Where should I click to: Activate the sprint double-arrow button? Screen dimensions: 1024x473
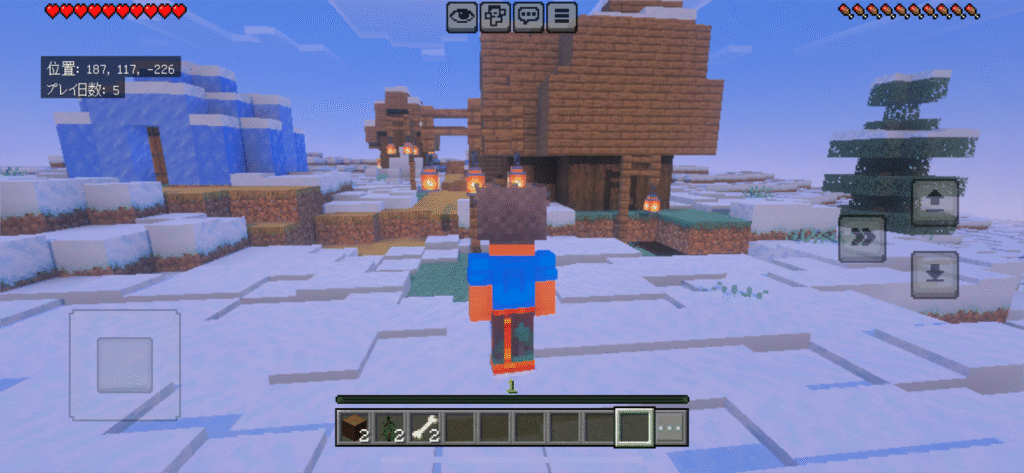coord(862,239)
